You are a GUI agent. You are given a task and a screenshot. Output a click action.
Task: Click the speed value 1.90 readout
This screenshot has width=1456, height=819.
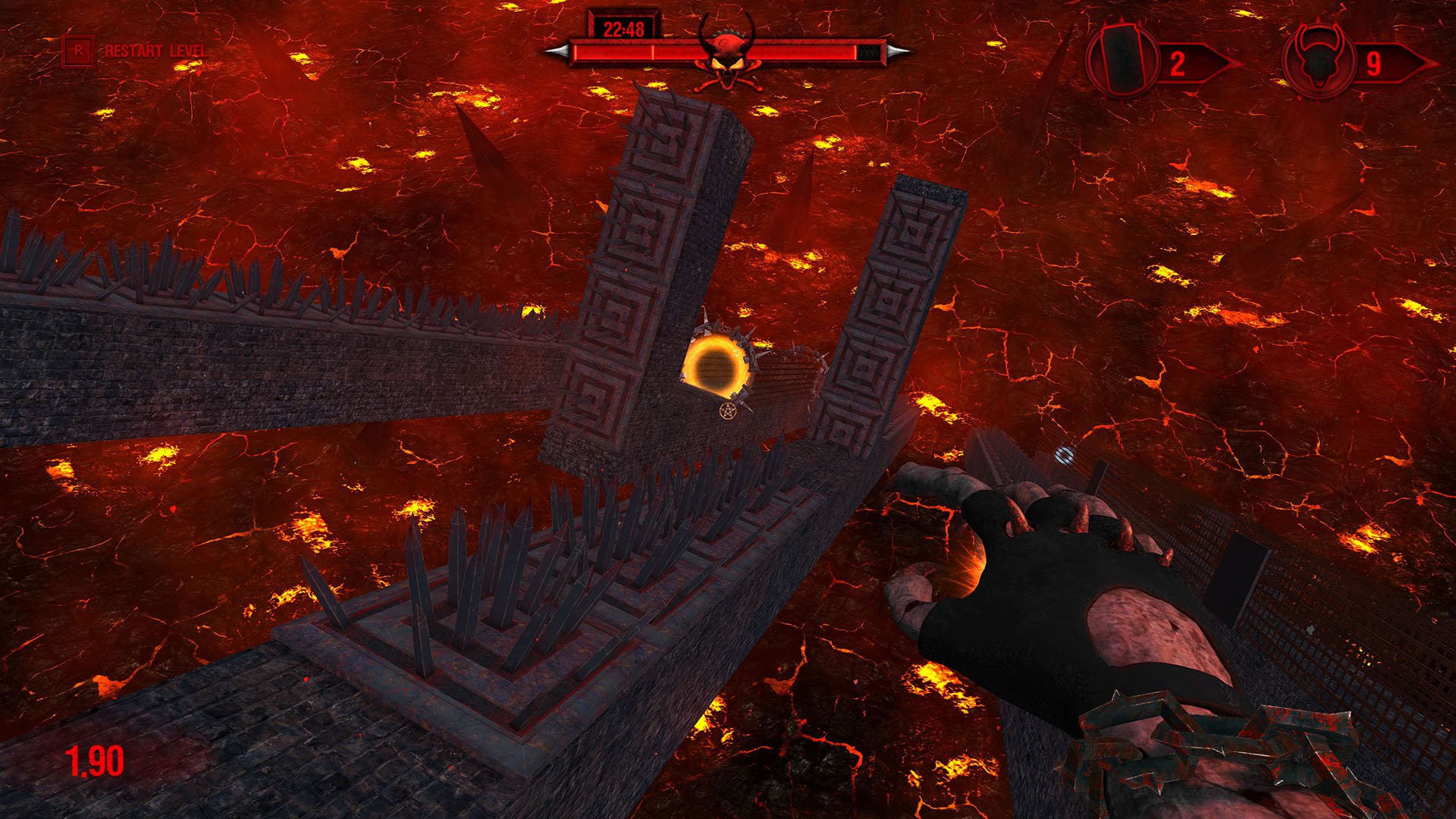94,758
